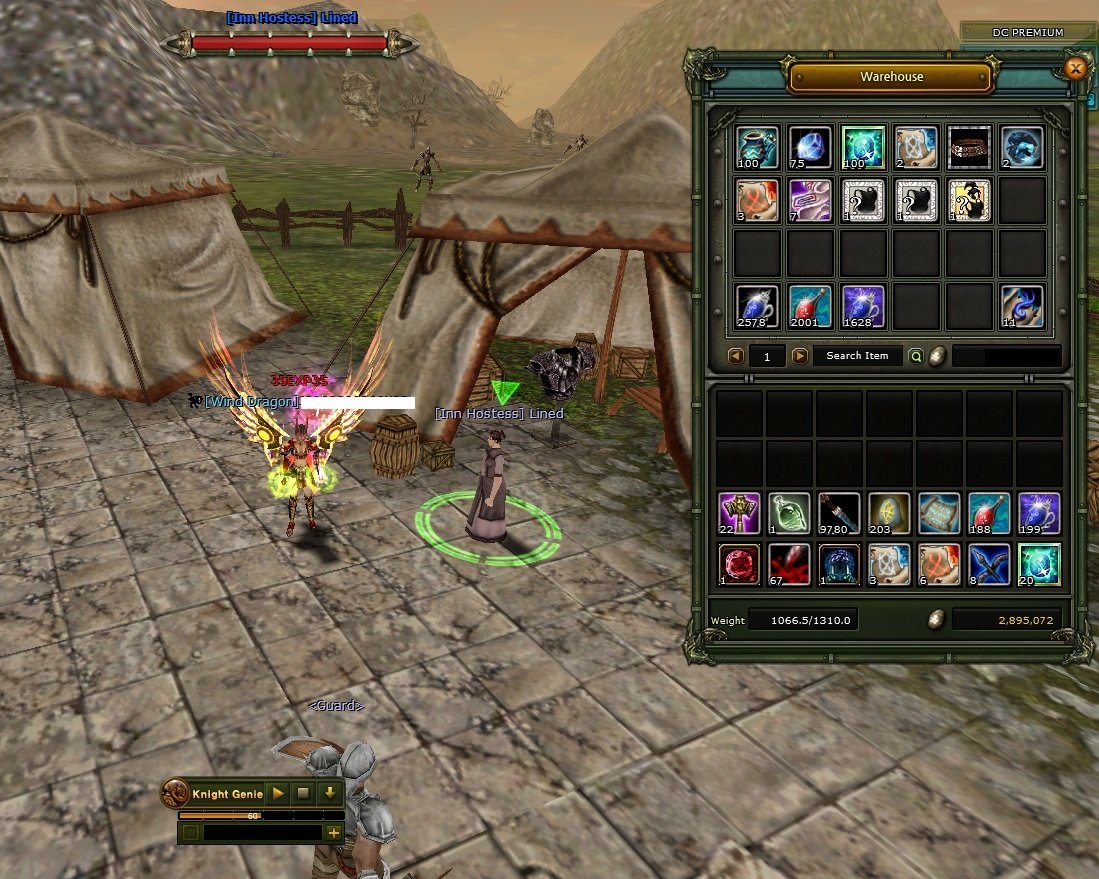Screen dimensions: 1099x879
Task: Select the dagger stack of 9780
Action: [x=839, y=513]
